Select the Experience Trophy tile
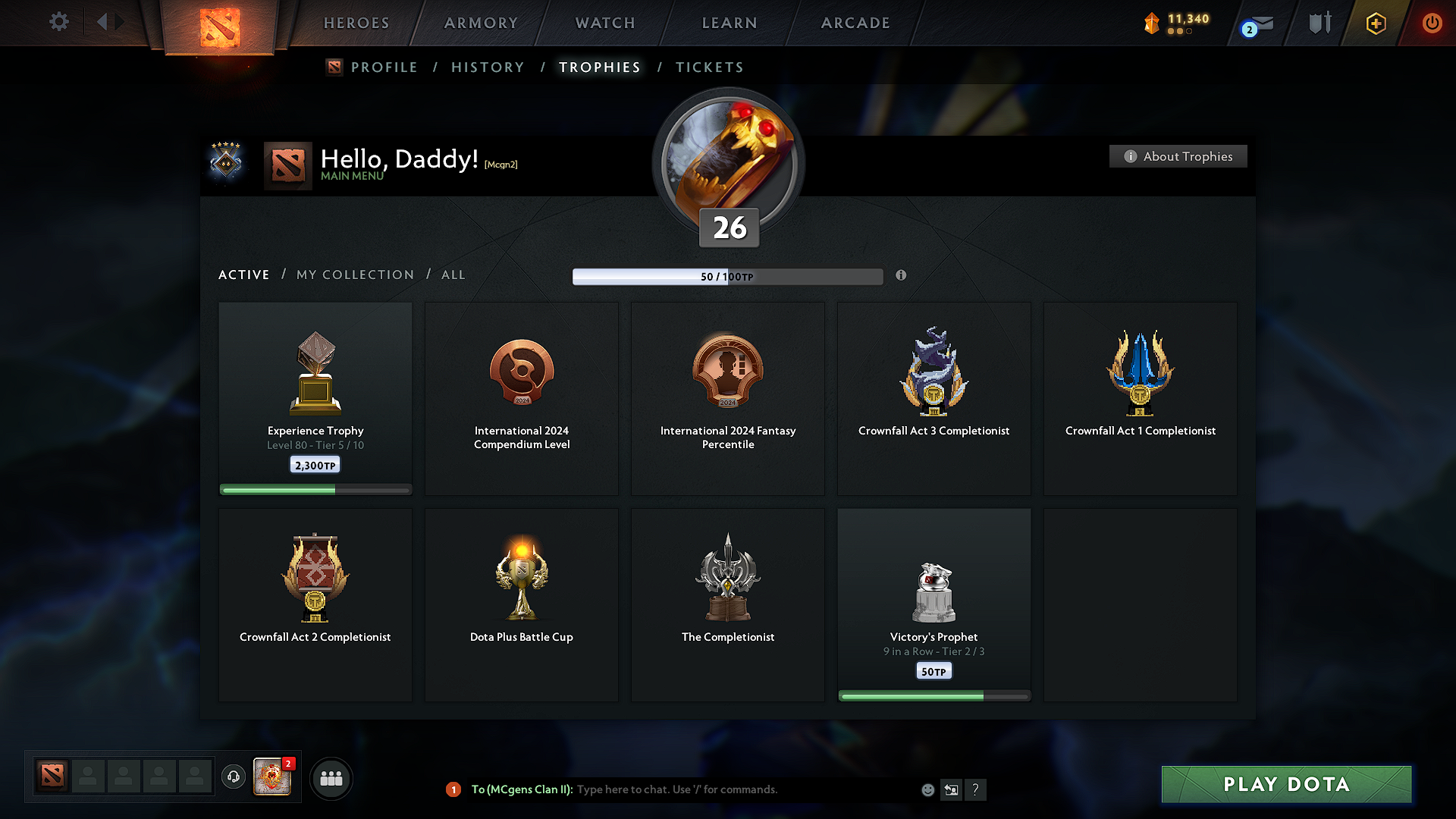The width and height of the screenshot is (1456, 819). [315, 398]
